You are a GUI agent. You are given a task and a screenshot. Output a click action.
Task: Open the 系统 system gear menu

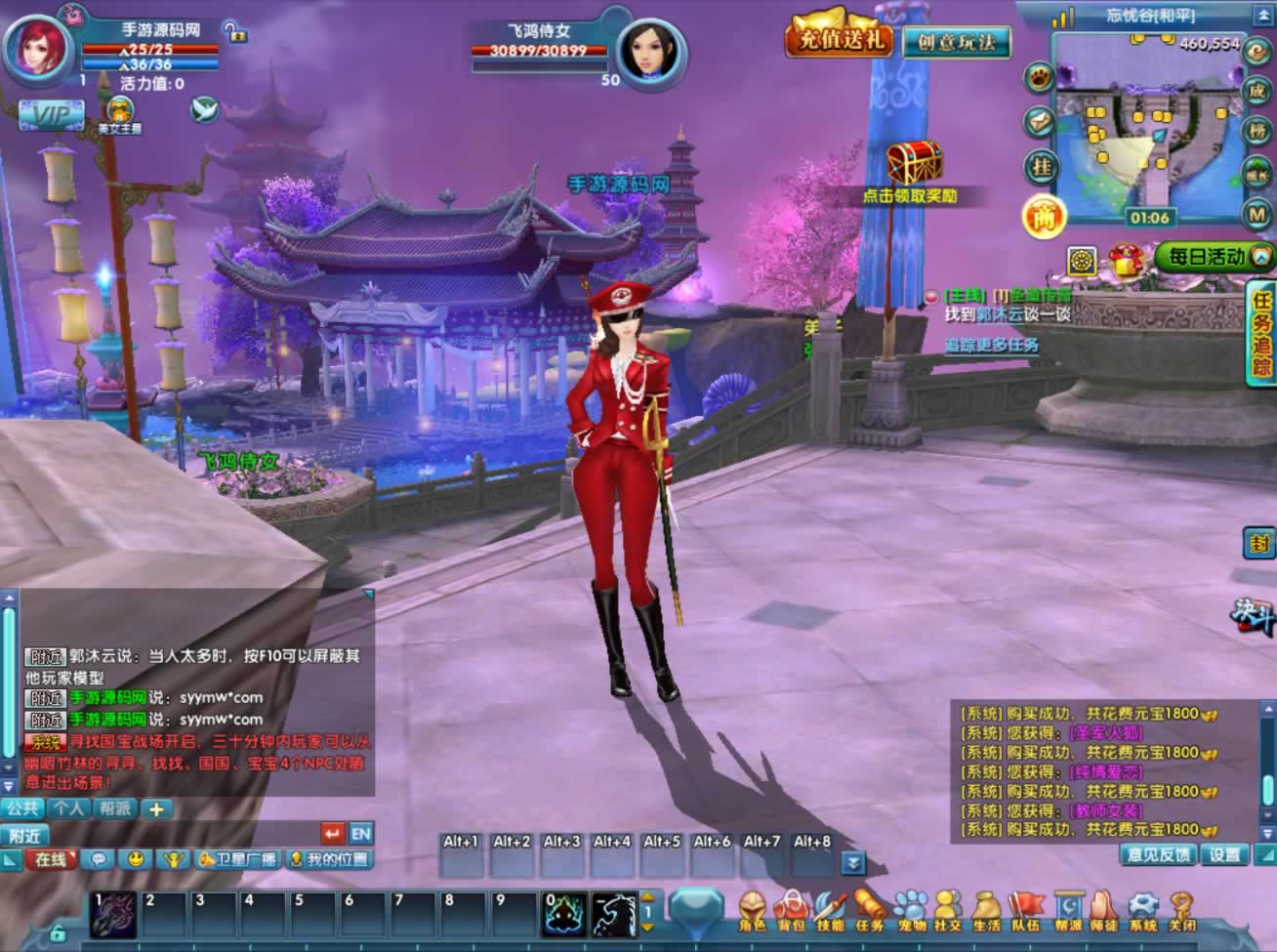[1142, 911]
